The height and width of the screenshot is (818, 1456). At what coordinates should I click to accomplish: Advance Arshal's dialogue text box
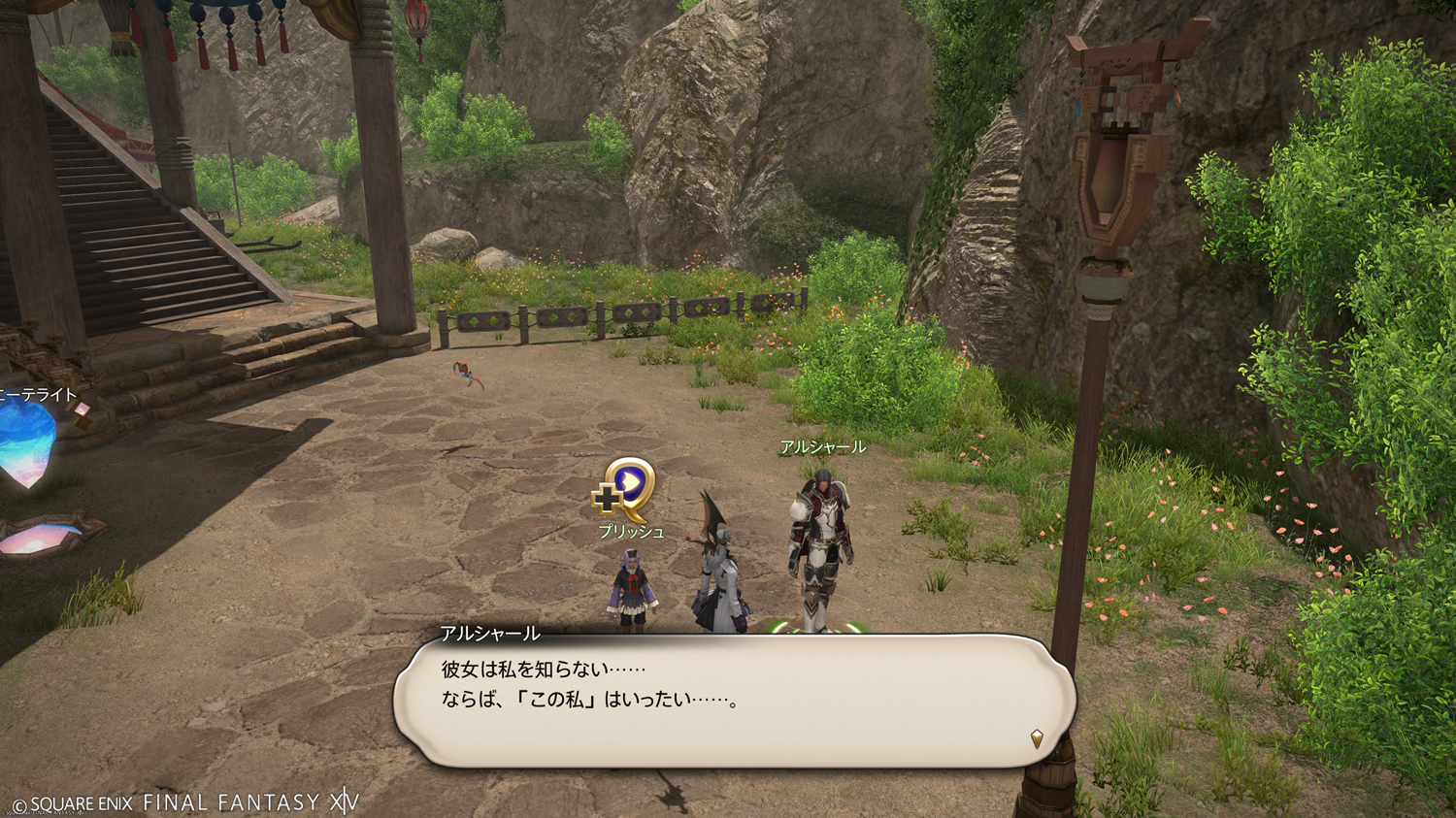tap(733, 700)
